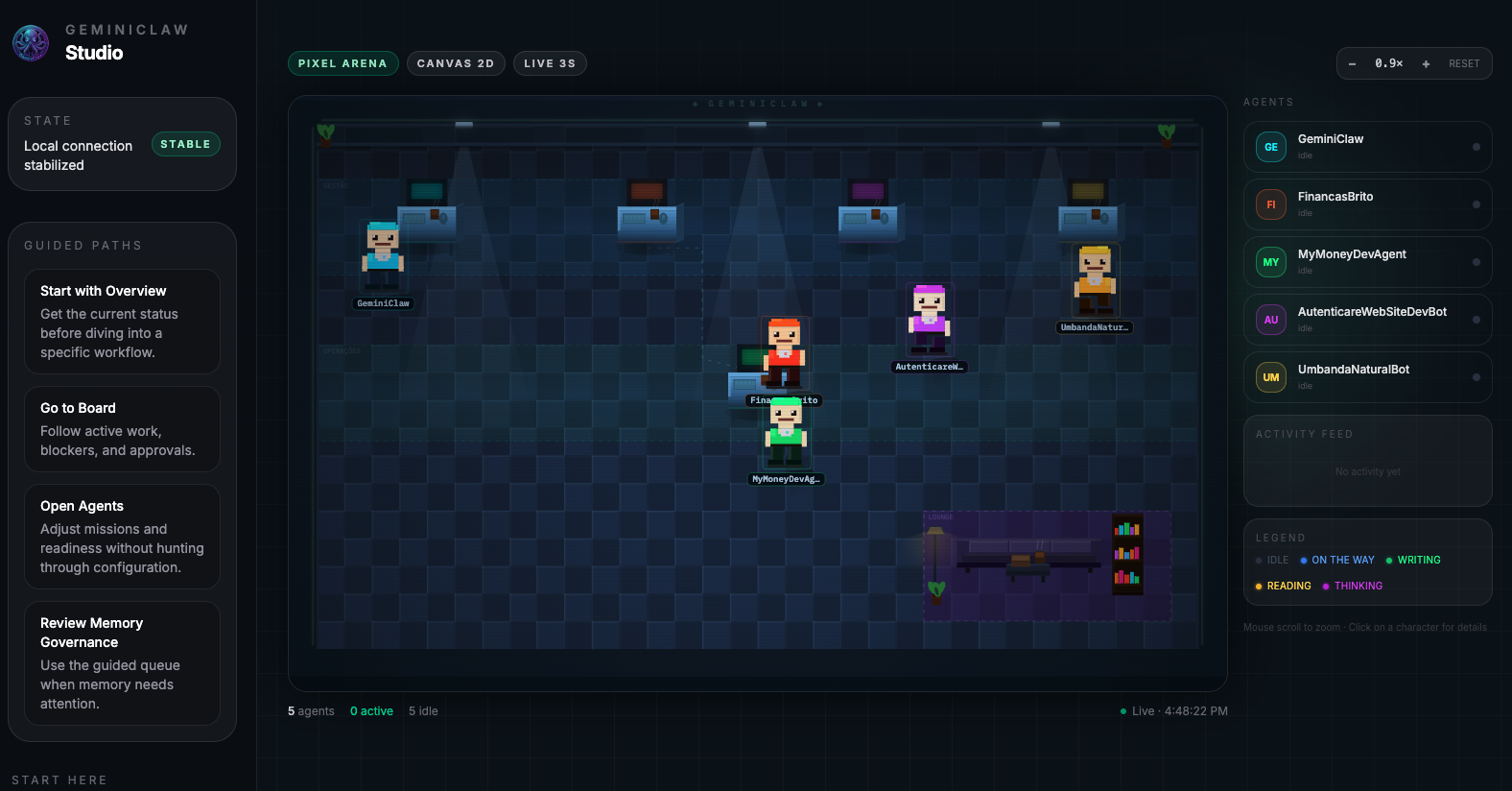1512x791 pixels.
Task: Select the UM avatar icon for UmbandaNaturalBot
Action: pos(1270,377)
